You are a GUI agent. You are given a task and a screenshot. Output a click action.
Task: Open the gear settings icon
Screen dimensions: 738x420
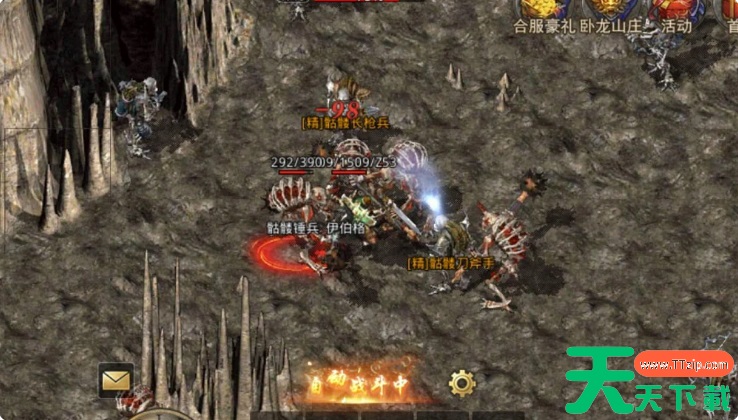(461, 382)
